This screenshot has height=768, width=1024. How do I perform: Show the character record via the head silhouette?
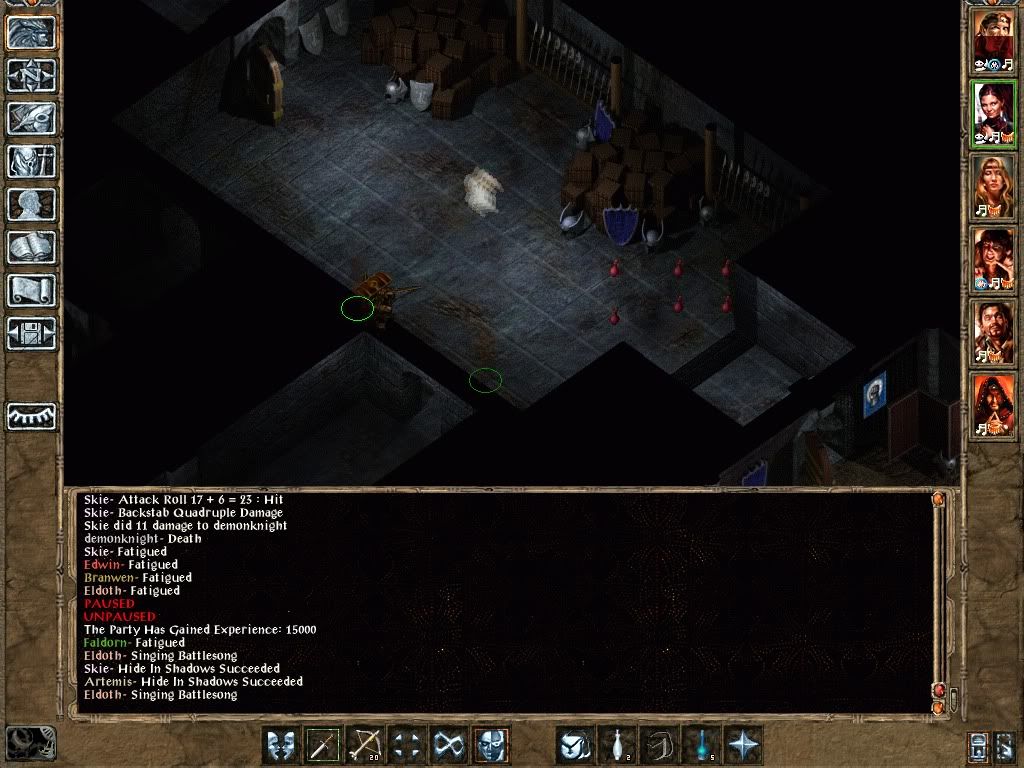[32, 205]
